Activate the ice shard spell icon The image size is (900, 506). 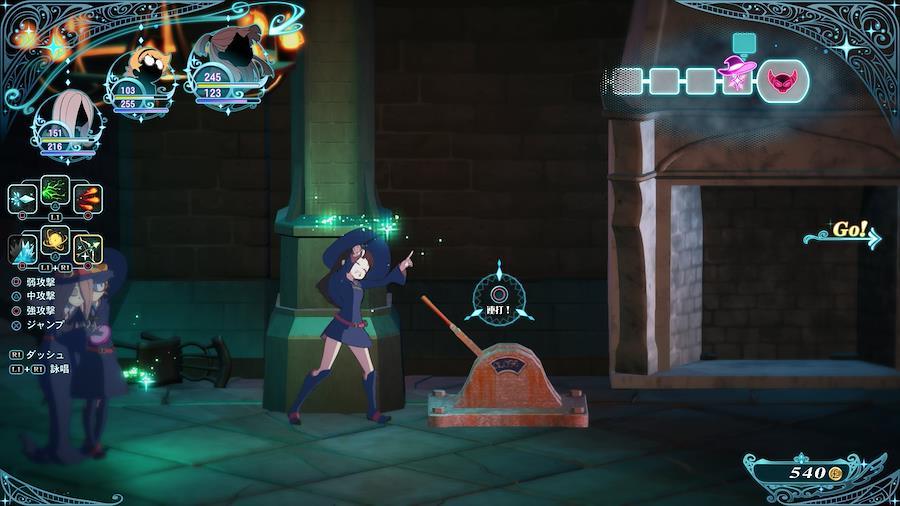coord(23,198)
